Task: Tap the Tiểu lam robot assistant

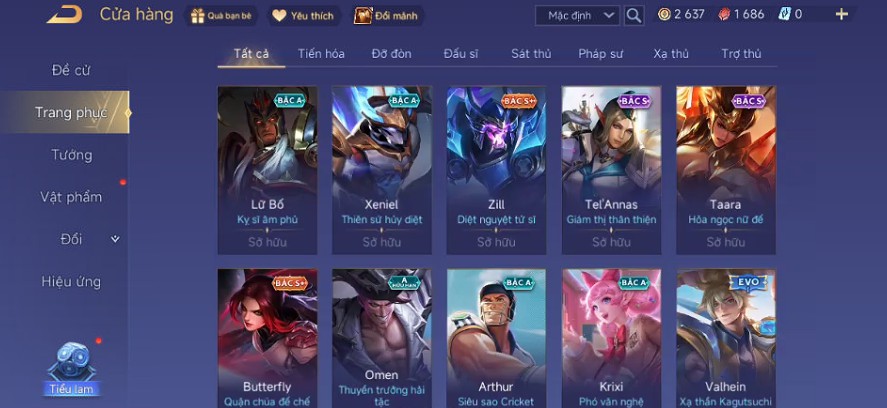Action: (x=73, y=367)
